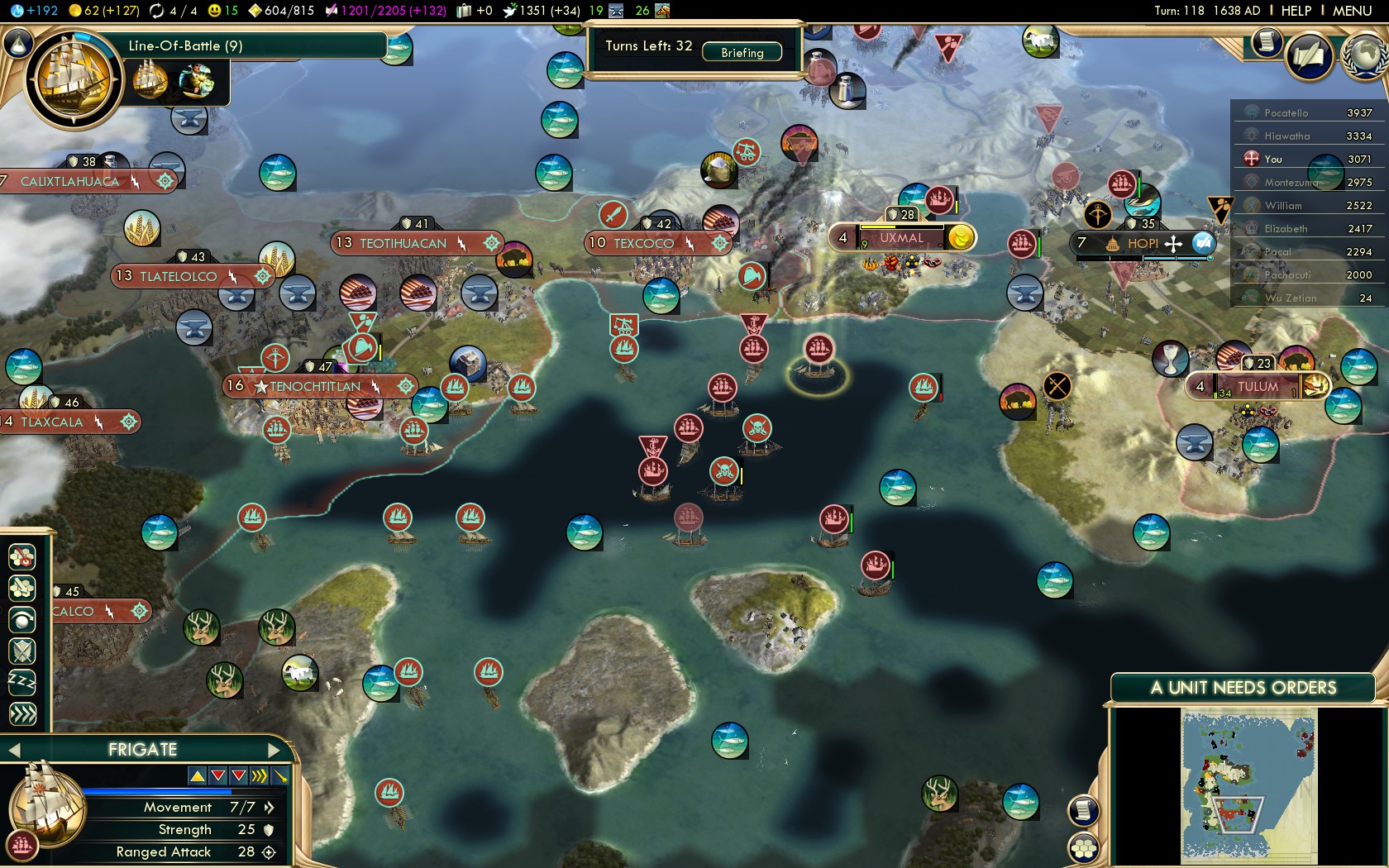Click the Uxmal city banner
The width and height of the screenshot is (1389, 868).
[900, 238]
